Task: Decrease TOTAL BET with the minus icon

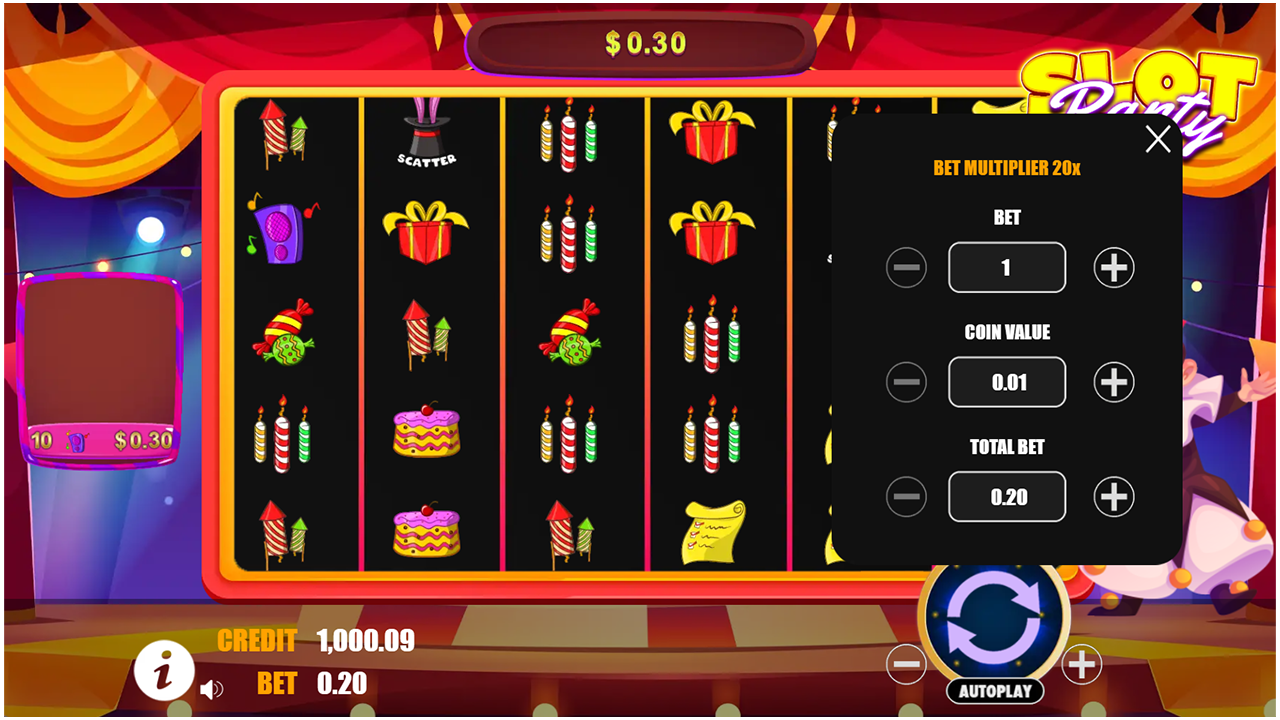Action: (x=906, y=496)
